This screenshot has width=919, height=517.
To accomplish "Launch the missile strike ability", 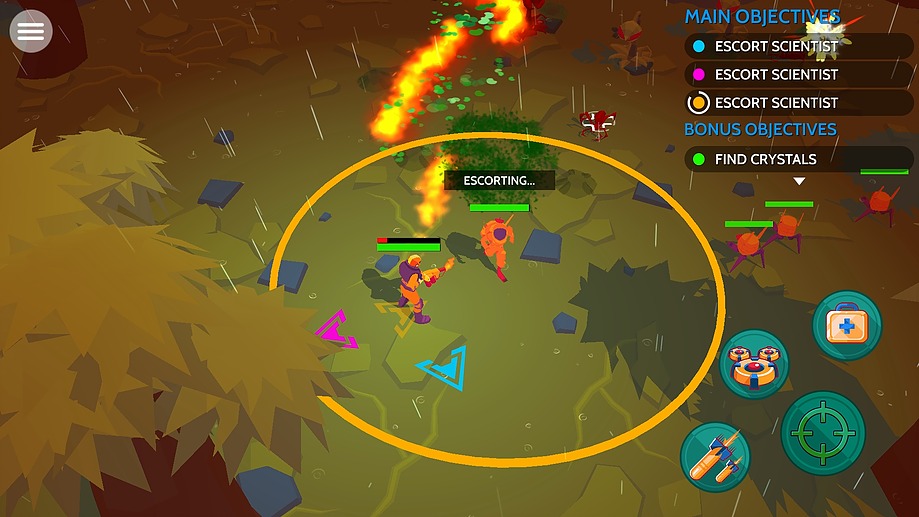I will (x=715, y=457).
